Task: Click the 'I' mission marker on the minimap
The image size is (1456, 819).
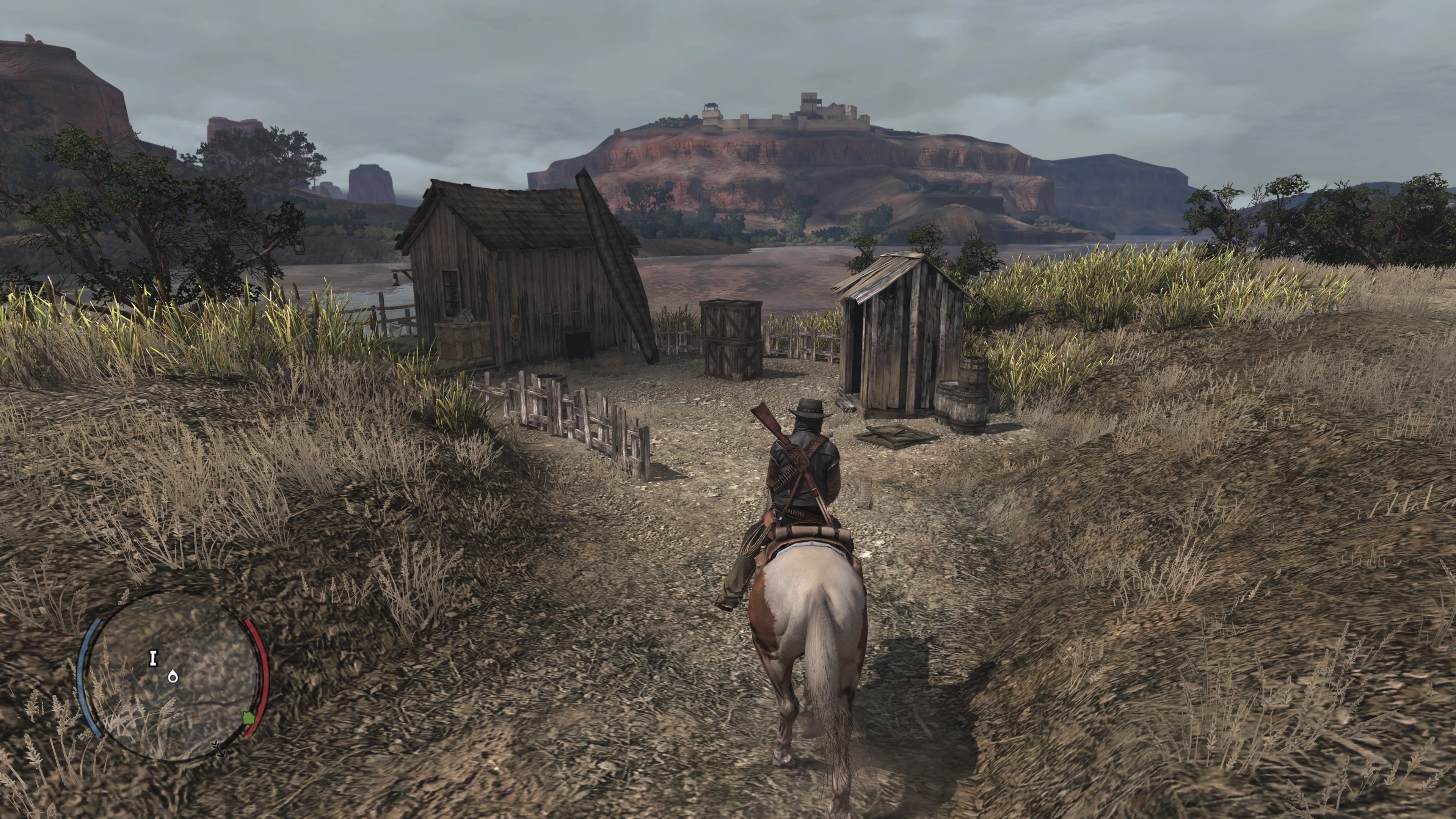Action: (153, 658)
